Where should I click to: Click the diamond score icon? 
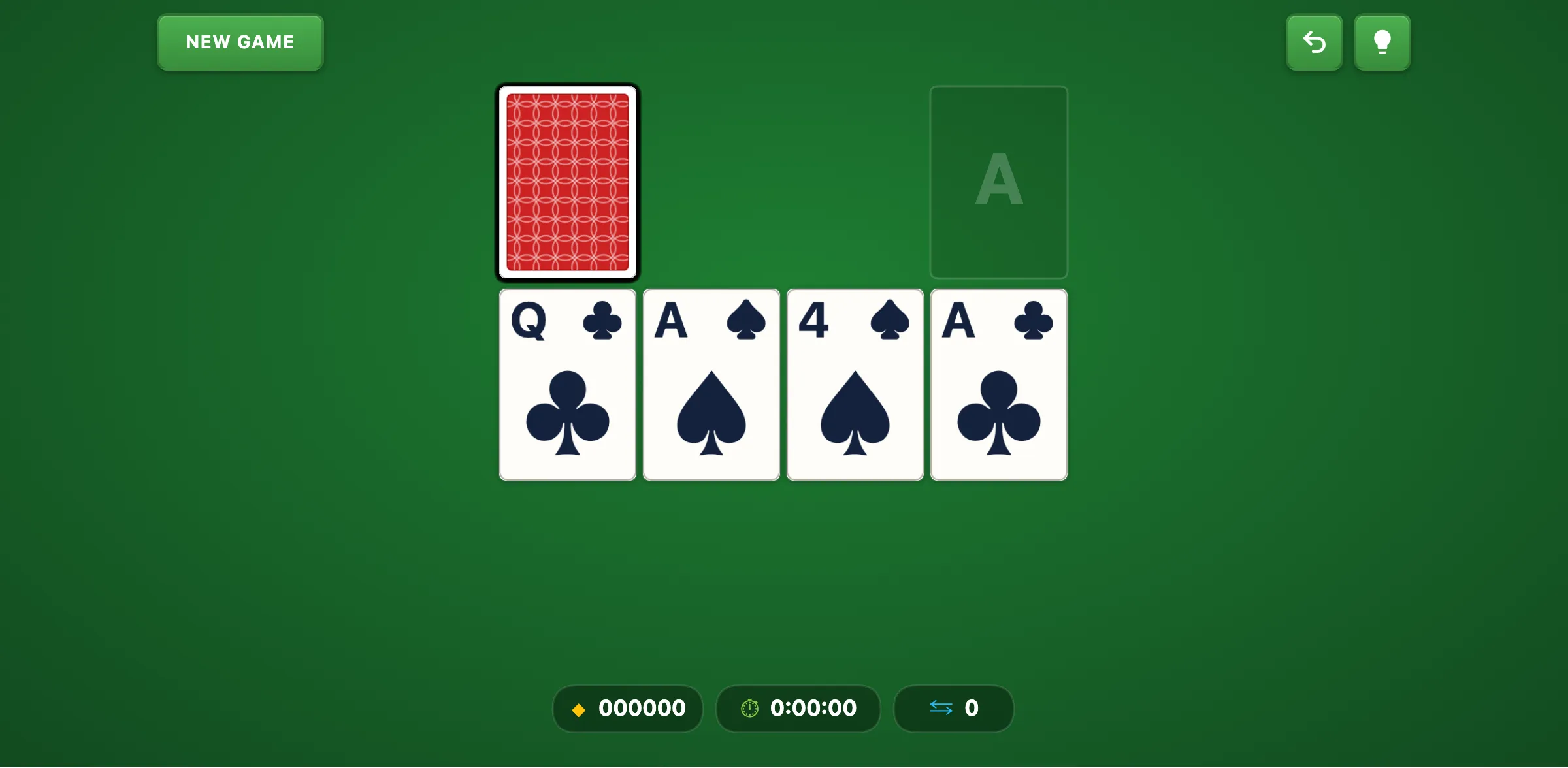click(579, 709)
